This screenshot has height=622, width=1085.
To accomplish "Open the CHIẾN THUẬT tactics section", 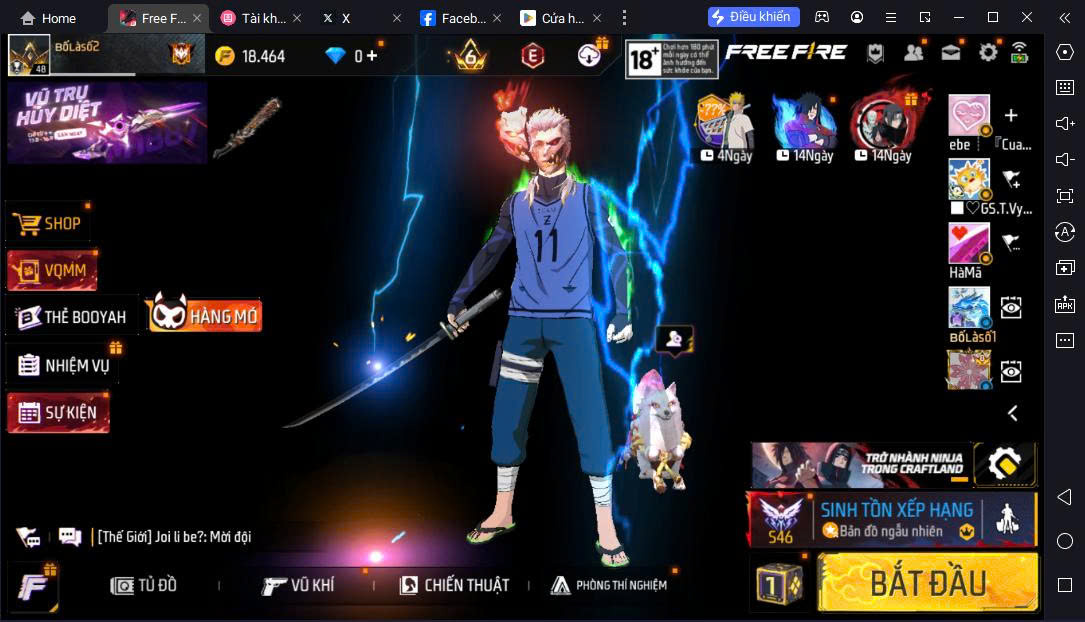I will tap(454, 586).
